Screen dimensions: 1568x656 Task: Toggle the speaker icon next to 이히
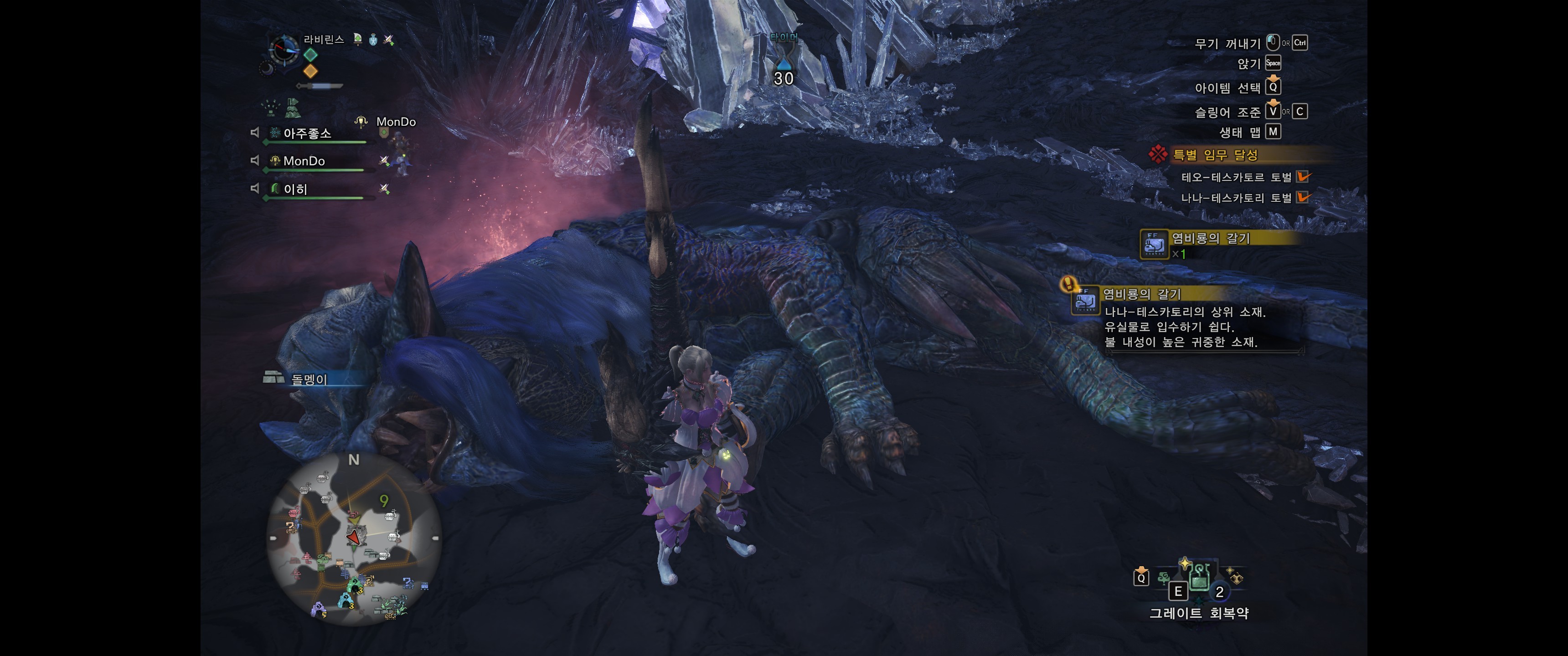pyautogui.click(x=255, y=189)
